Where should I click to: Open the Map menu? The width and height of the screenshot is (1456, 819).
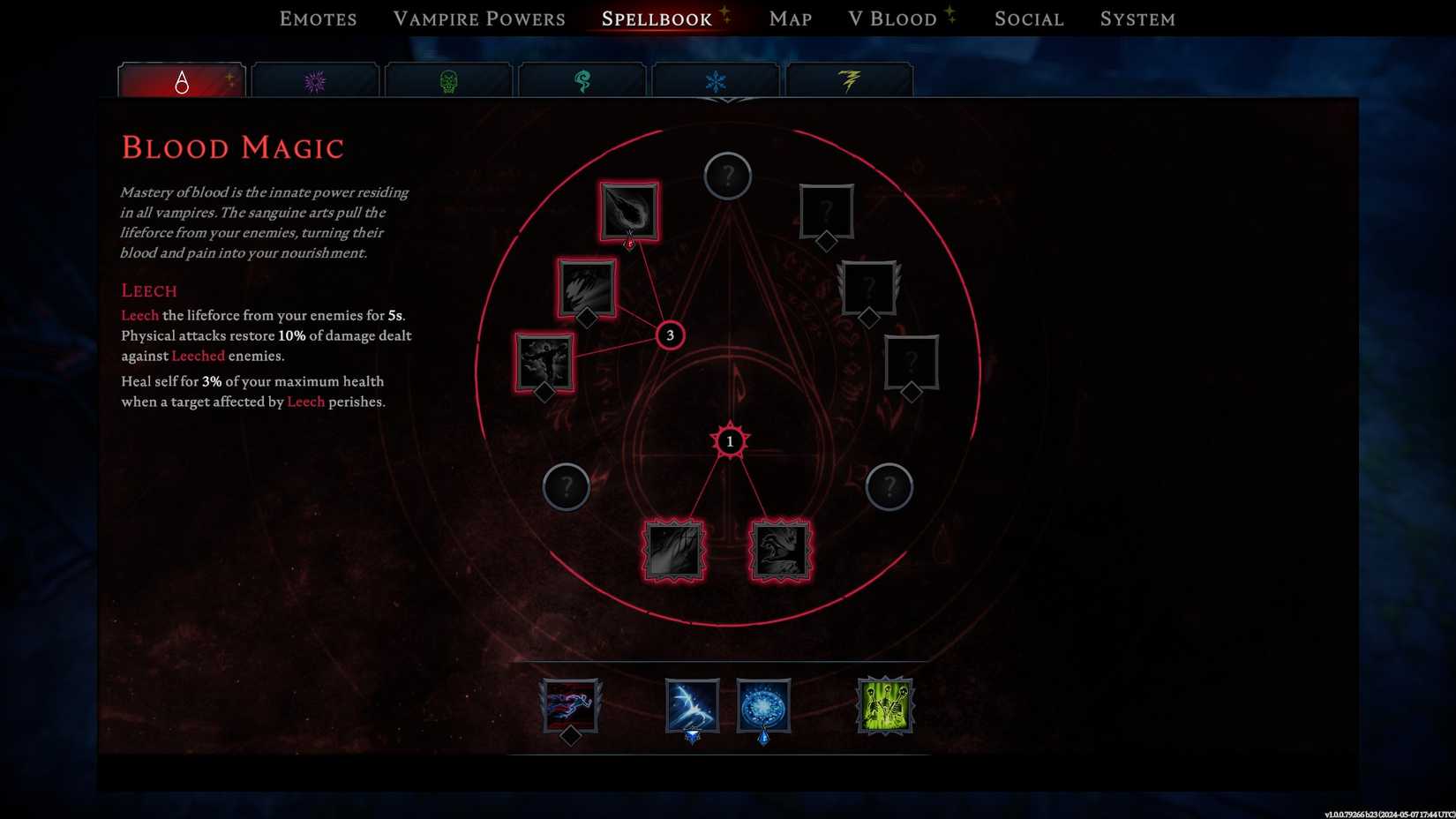click(789, 18)
